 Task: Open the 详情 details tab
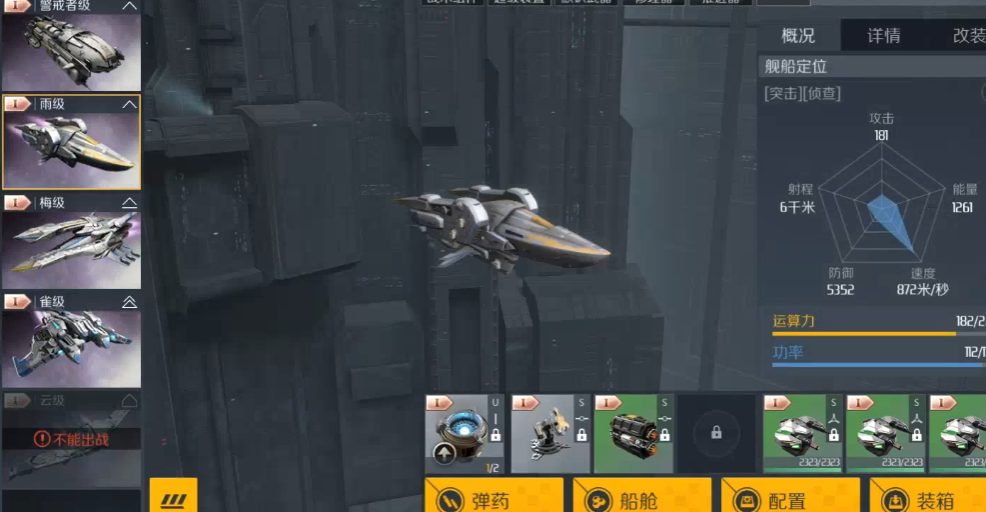[x=883, y=36]
